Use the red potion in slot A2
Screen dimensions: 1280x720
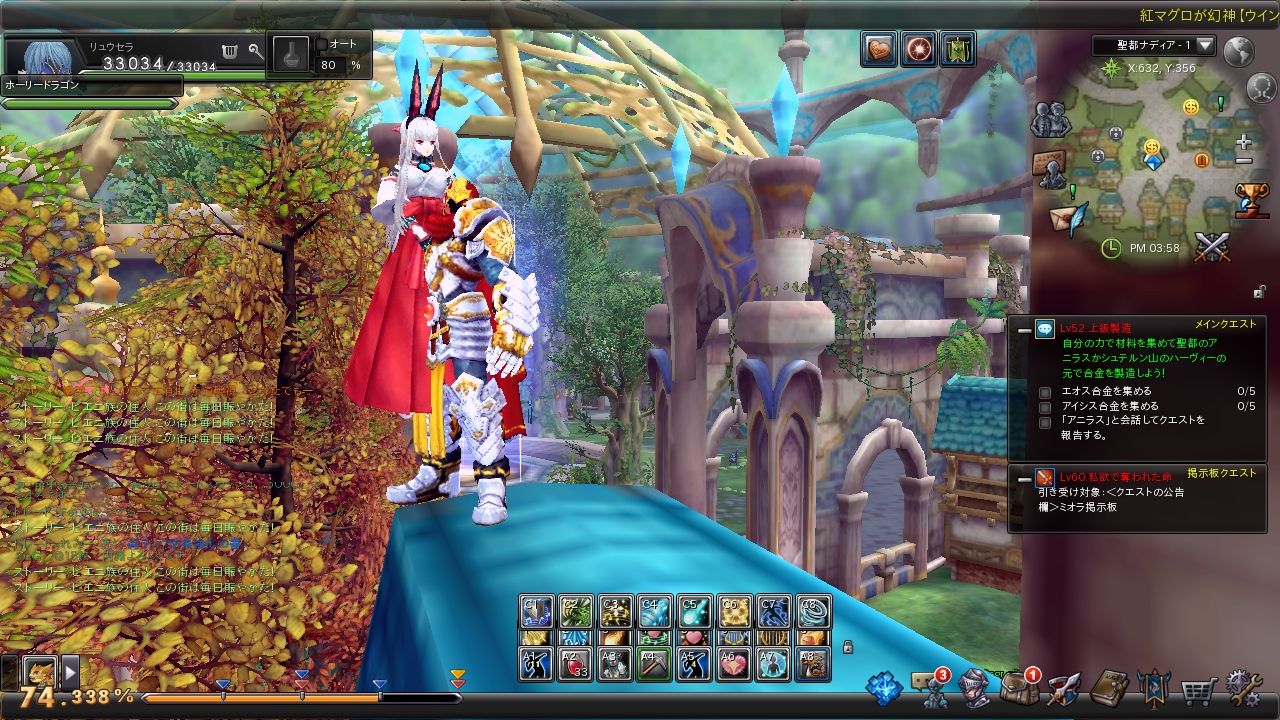tap(574, 663)
